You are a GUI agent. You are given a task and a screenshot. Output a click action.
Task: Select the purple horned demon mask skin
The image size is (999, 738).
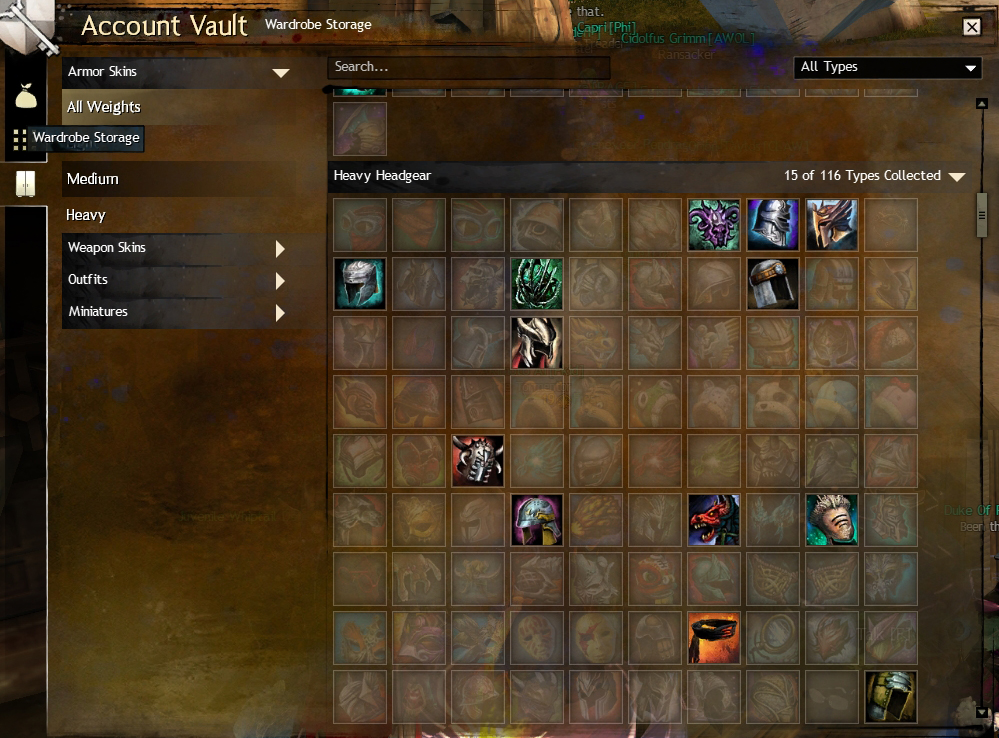tap(714, 224)
